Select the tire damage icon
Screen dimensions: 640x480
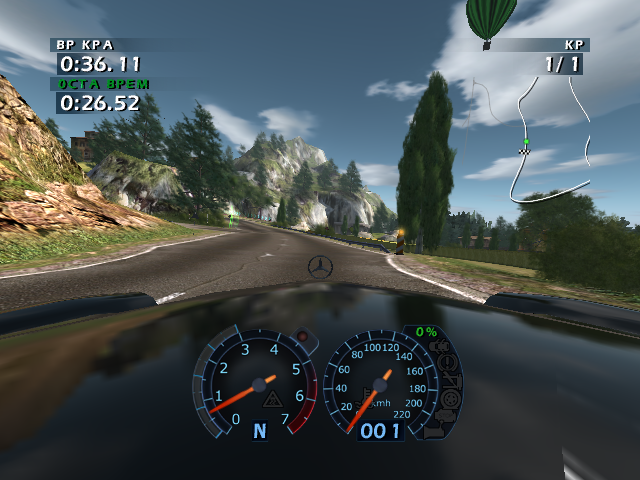(x=447, y=398)
